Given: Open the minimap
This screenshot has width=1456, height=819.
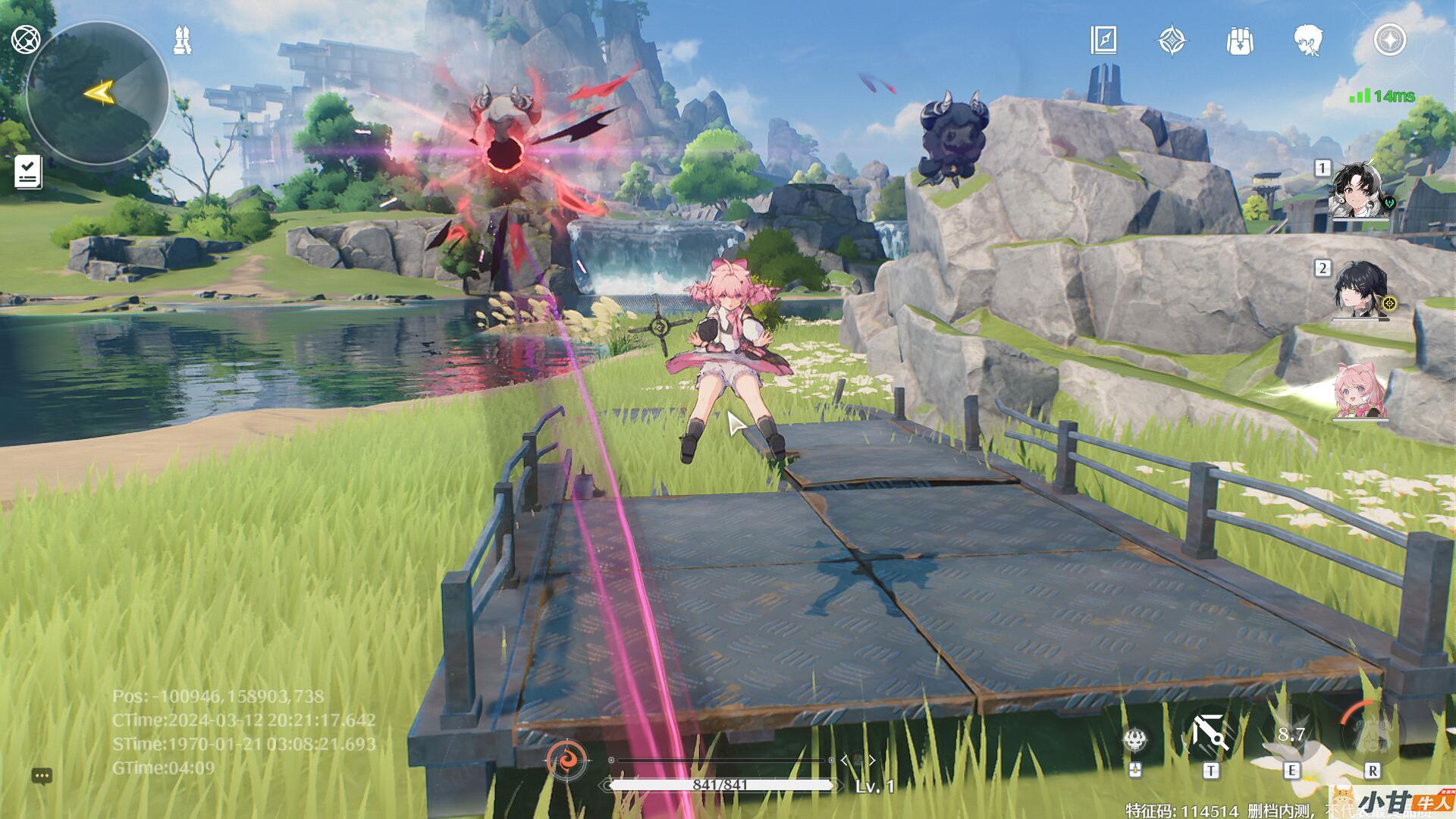Looking at the screenshot, I should point(97,93).
